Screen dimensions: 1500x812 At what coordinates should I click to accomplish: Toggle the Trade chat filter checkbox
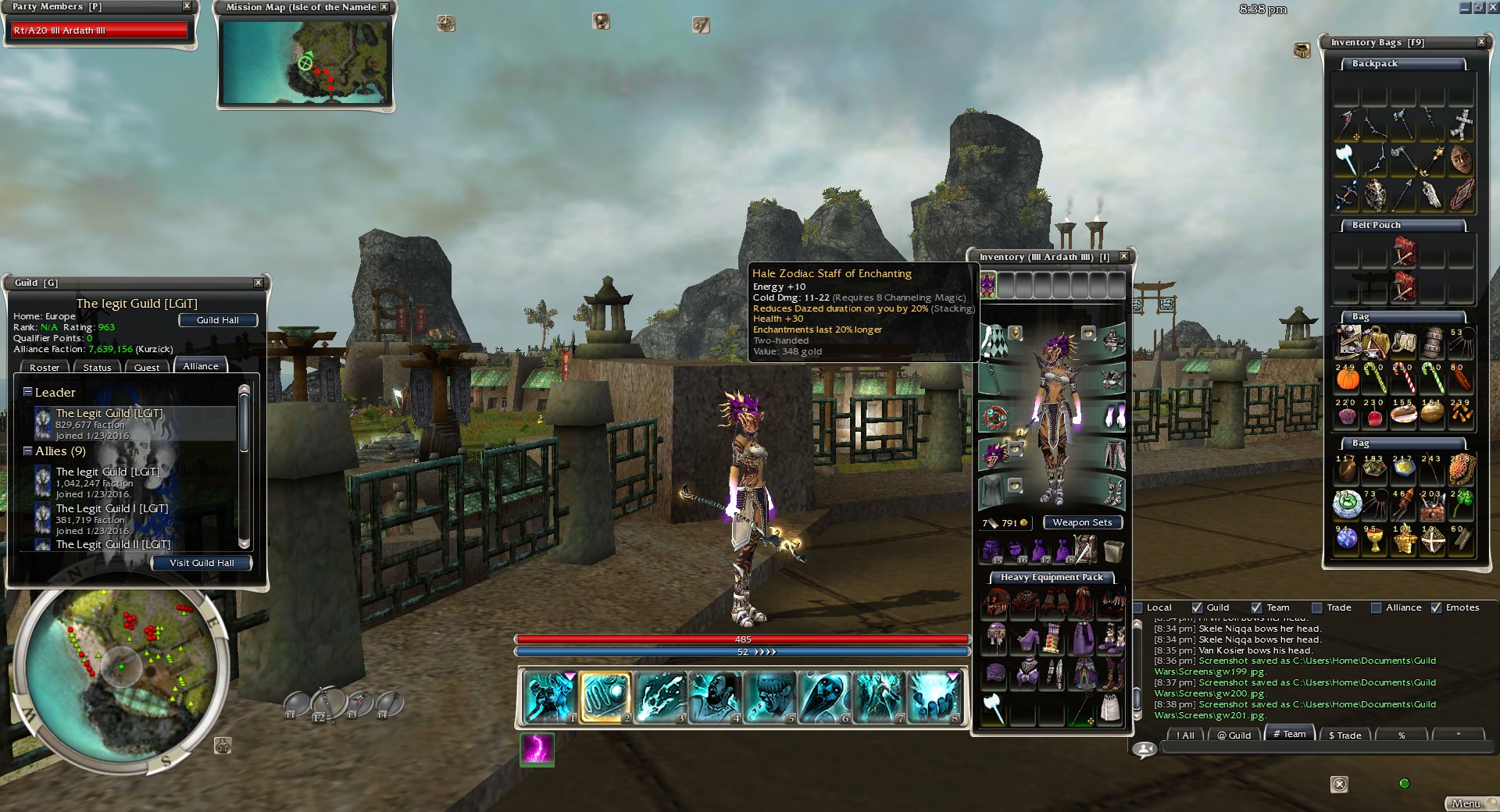pyautogui.click(x=1317, y=607)
